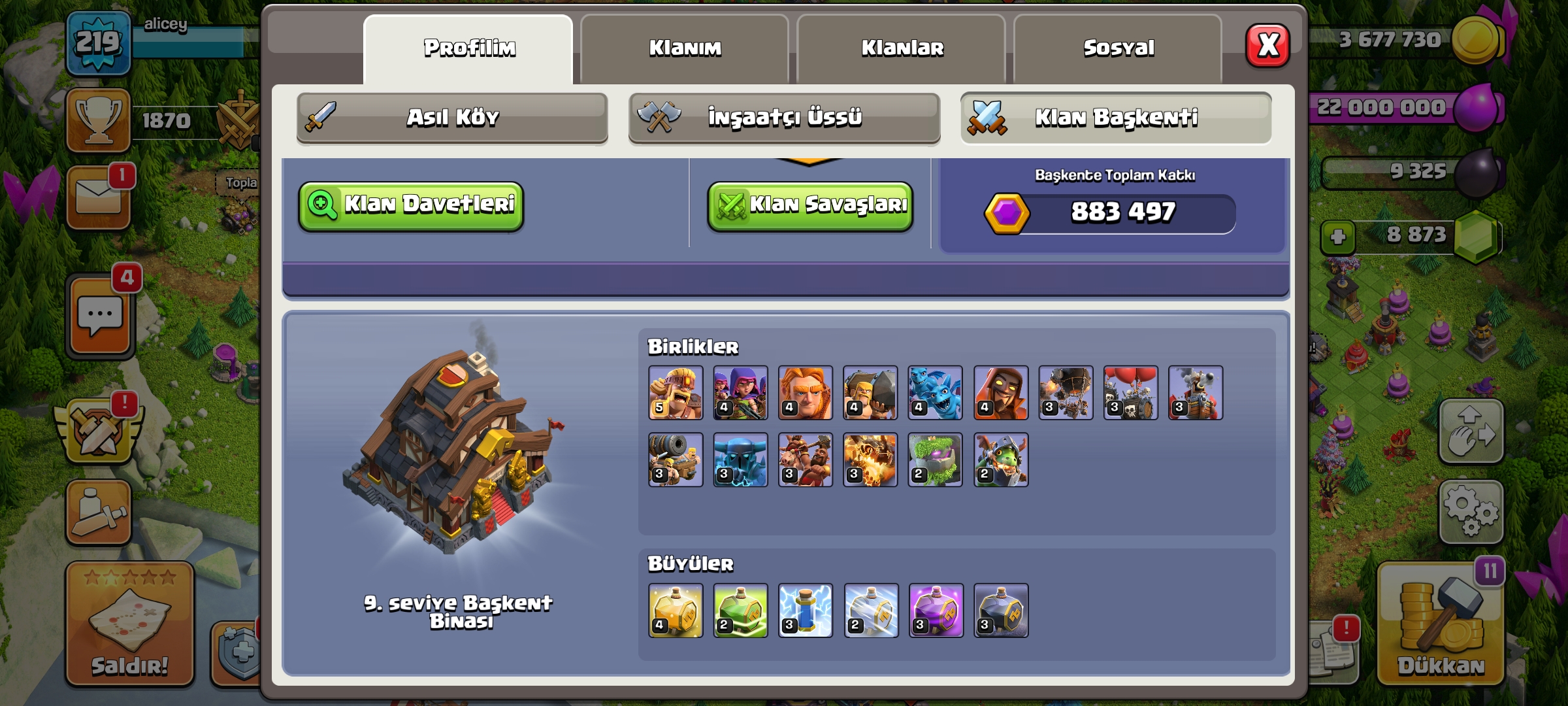Open the Dükkan shop
Image resolution: width=1568 pixels, height=706 pixels.
pos(1441,624)
